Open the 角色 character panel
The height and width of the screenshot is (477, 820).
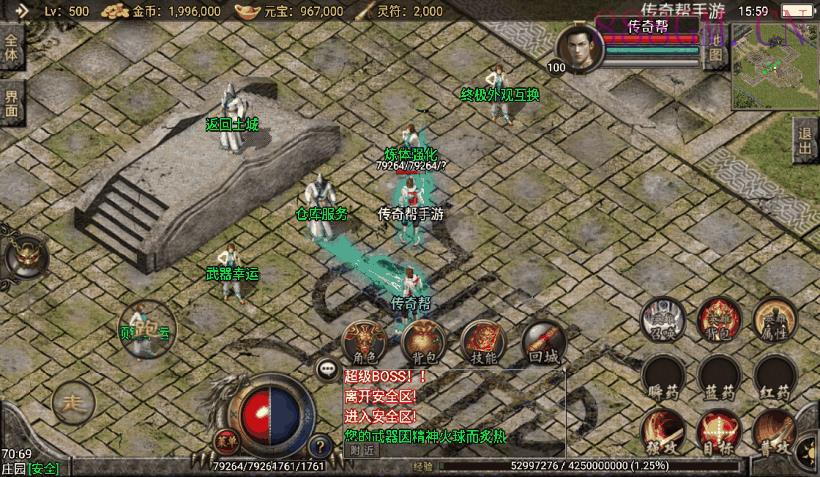(364, 342)
